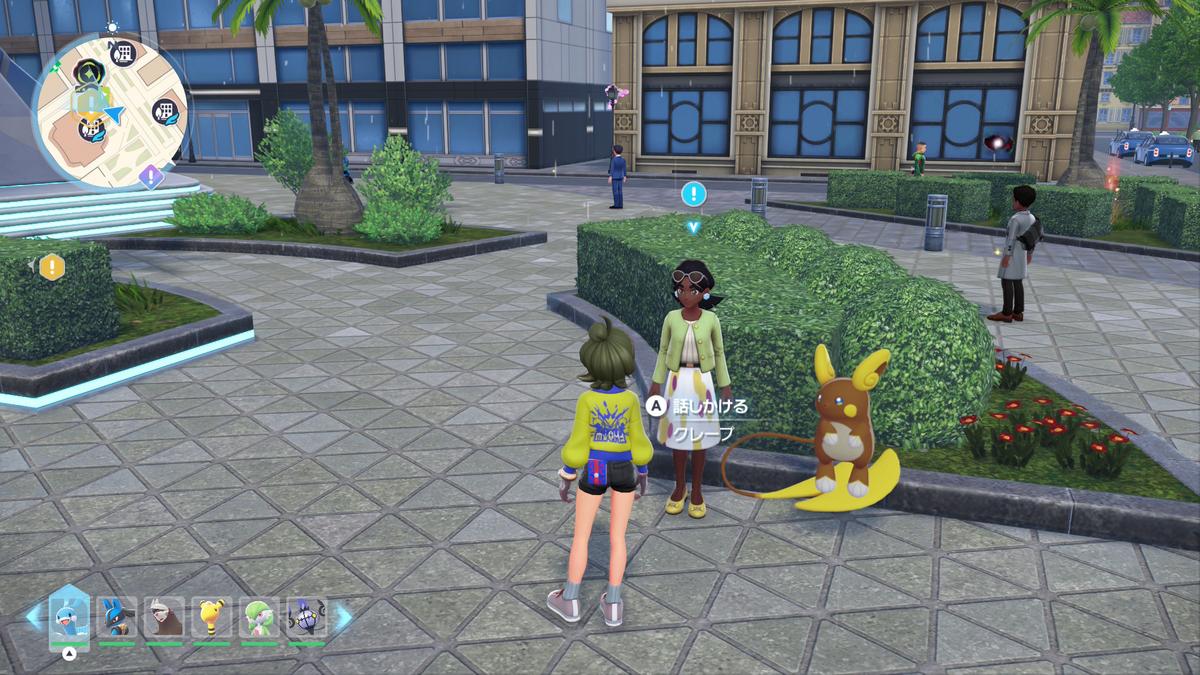Click the party bar's right arrow
Screen dimensions: 1200x675
(343, 617)
